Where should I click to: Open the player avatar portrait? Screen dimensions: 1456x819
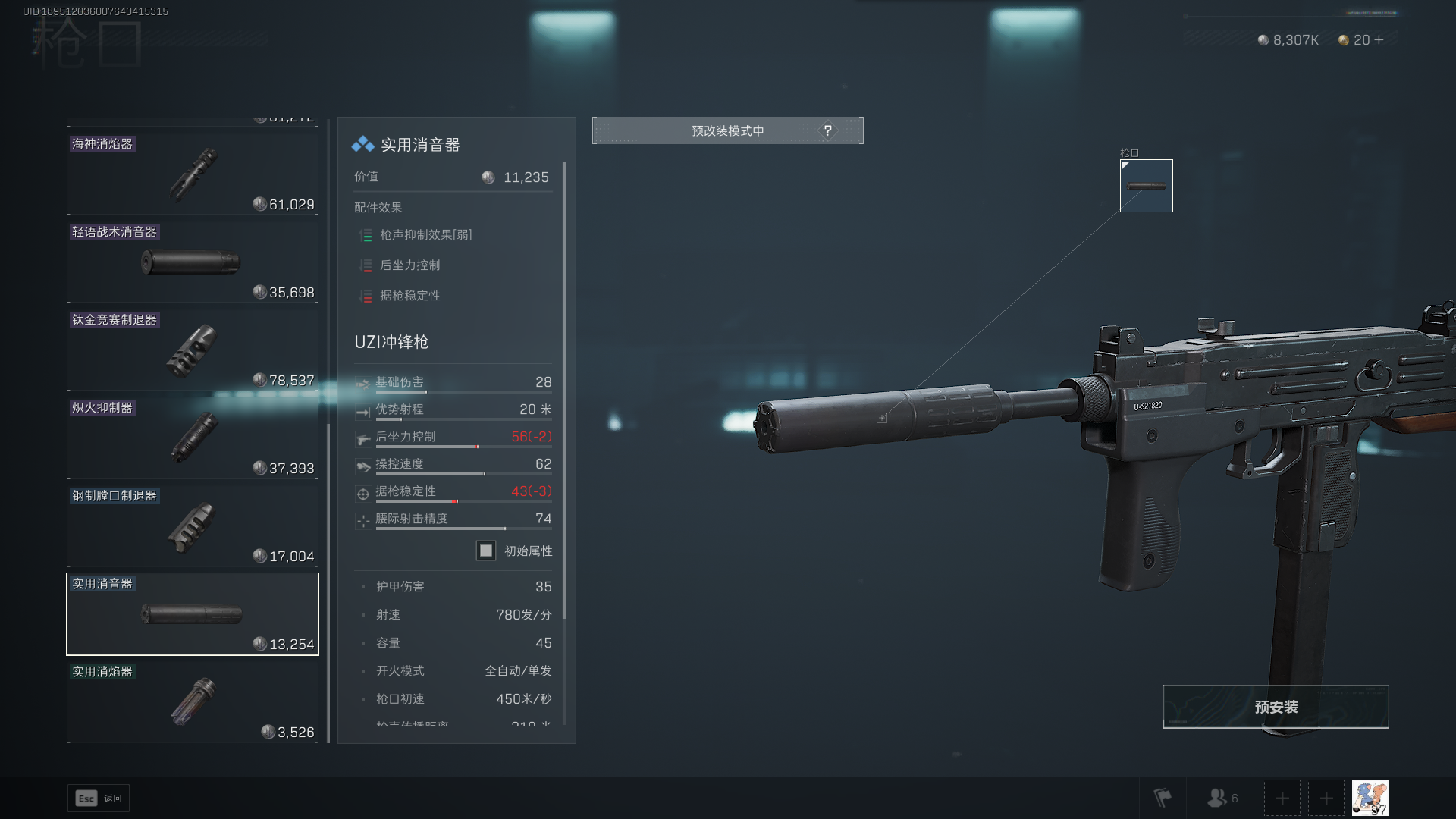pos(1370,798)
